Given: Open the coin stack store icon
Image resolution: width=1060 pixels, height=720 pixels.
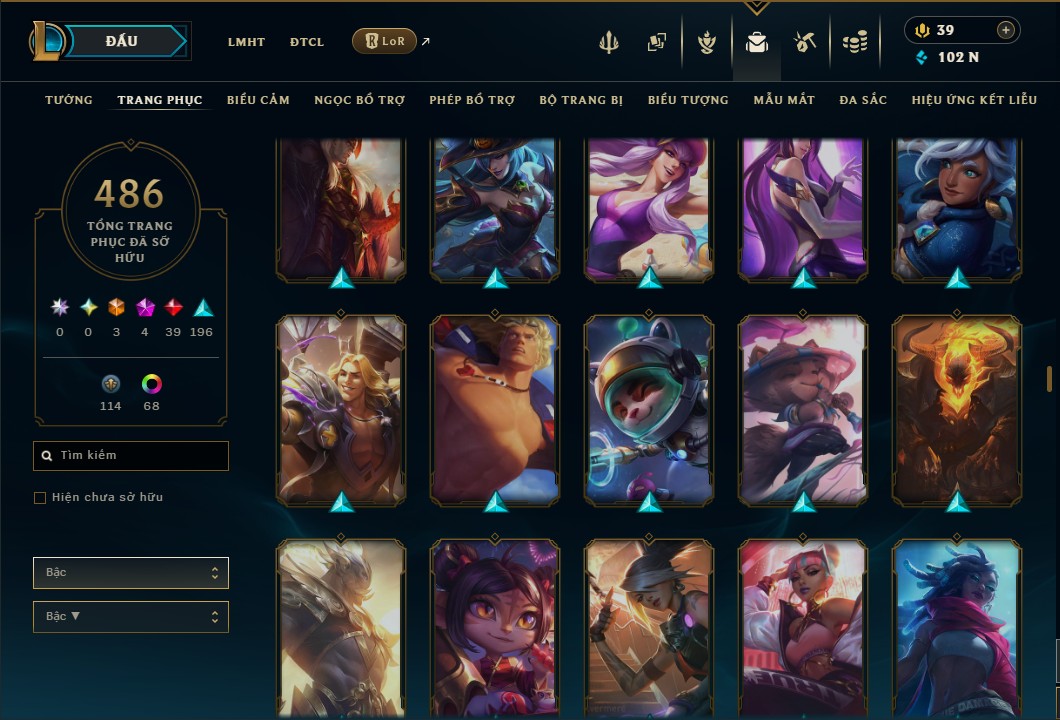Looking at the screenshot, I should point(854,42).
